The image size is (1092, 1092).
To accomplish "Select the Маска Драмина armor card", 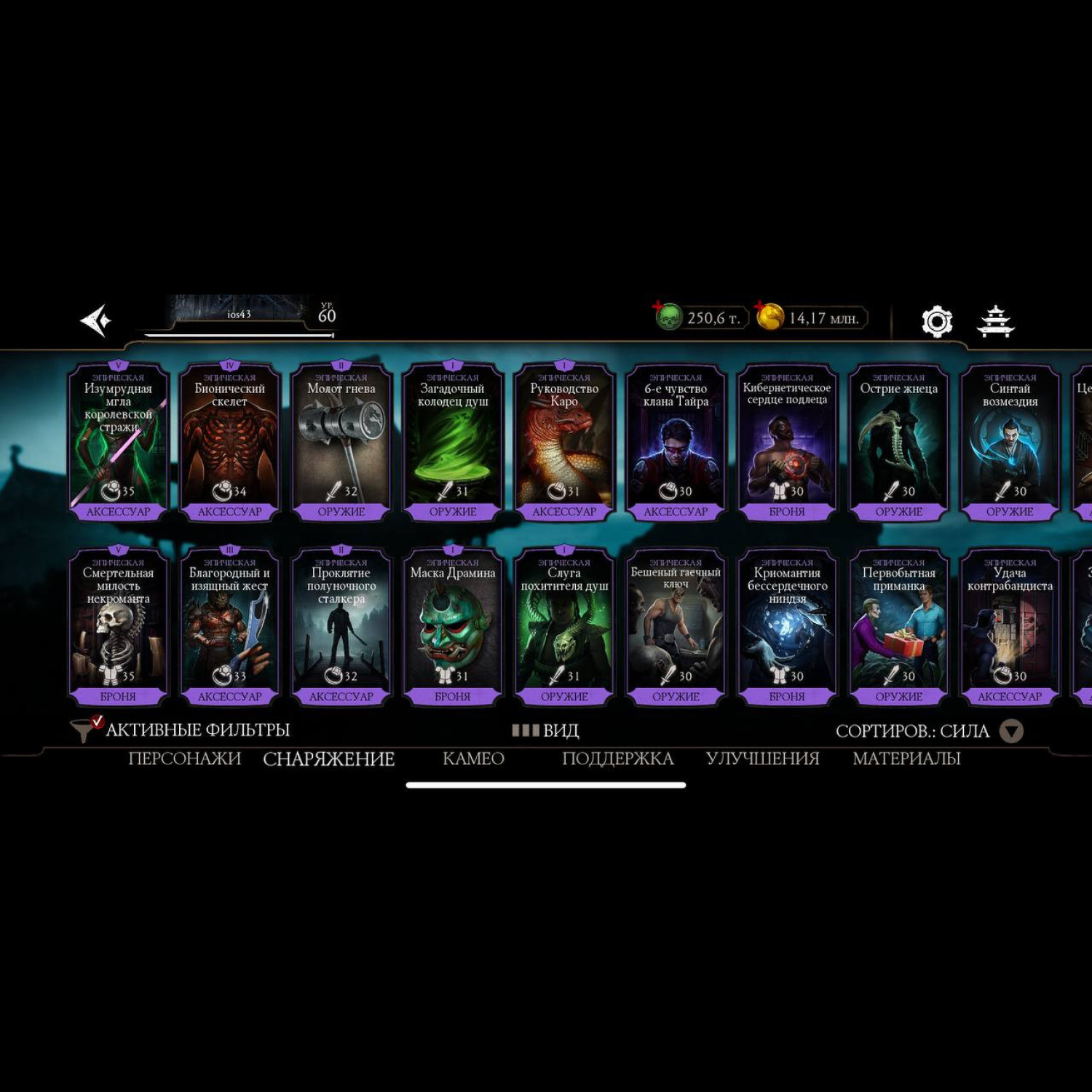I will (452, 628).
